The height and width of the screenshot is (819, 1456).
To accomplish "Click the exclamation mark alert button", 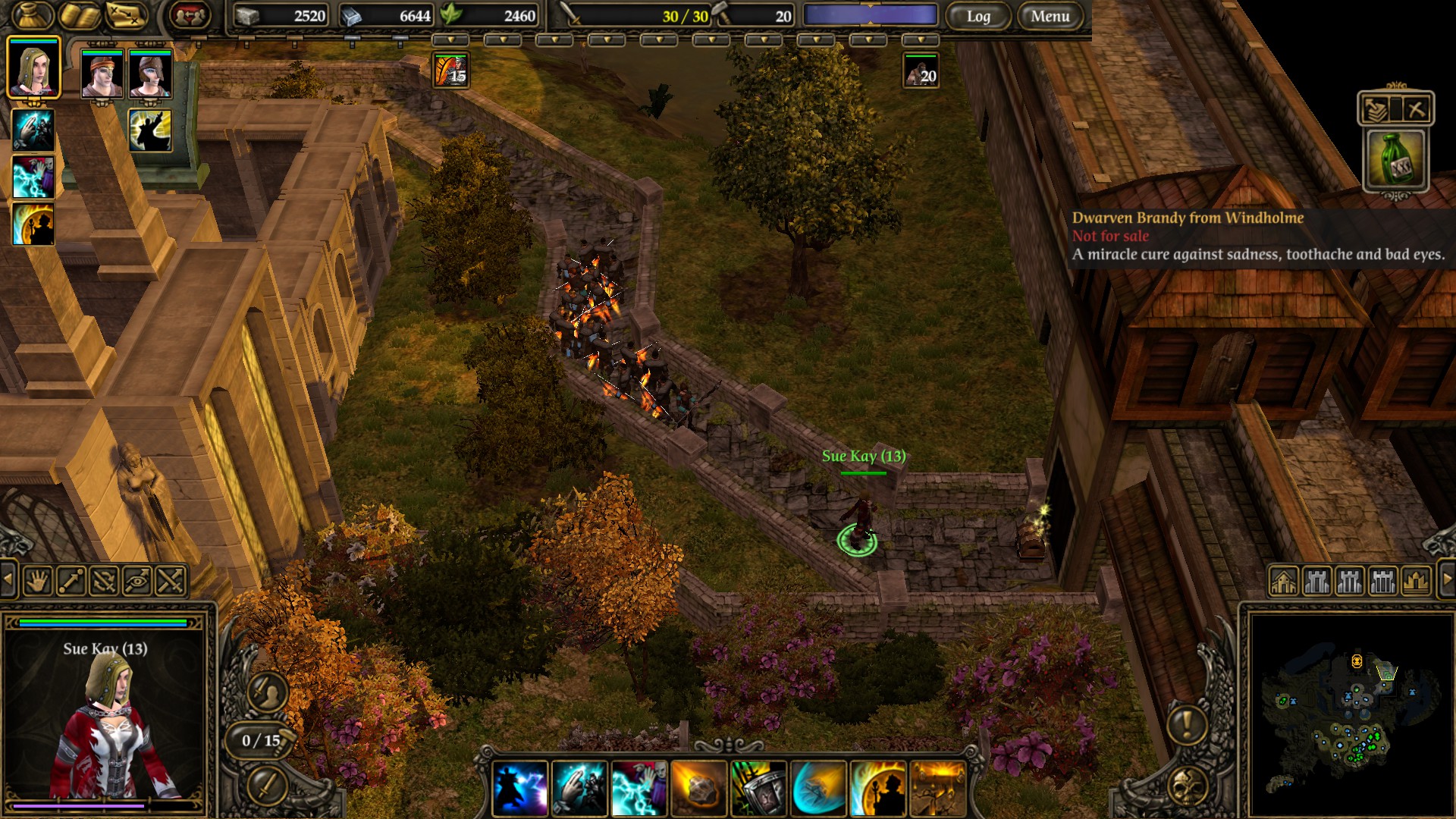I will click(x=1187, y=724).
